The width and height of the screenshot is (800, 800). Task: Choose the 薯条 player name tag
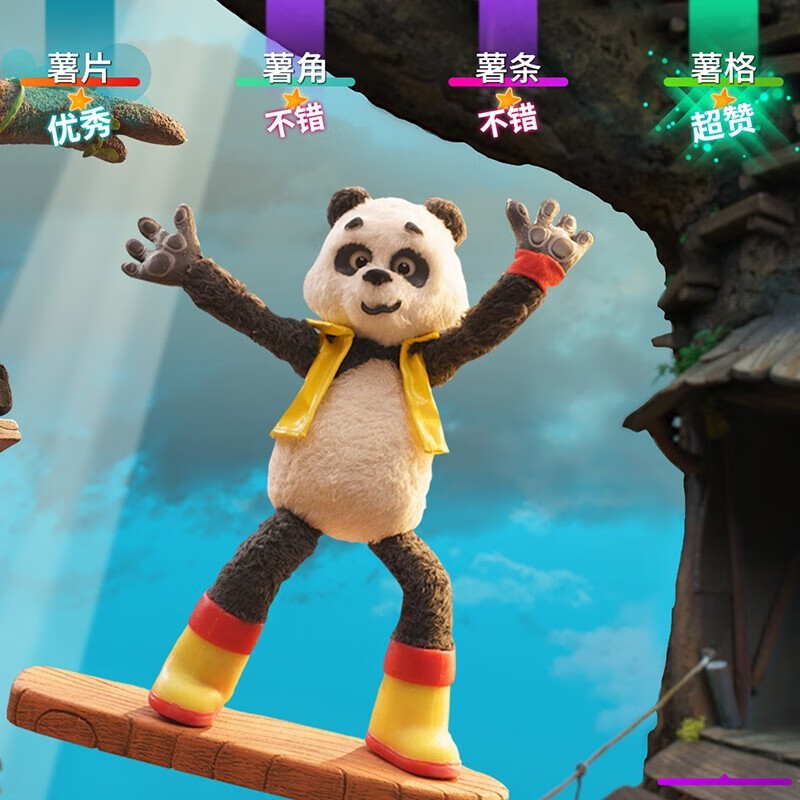point(508,67)
